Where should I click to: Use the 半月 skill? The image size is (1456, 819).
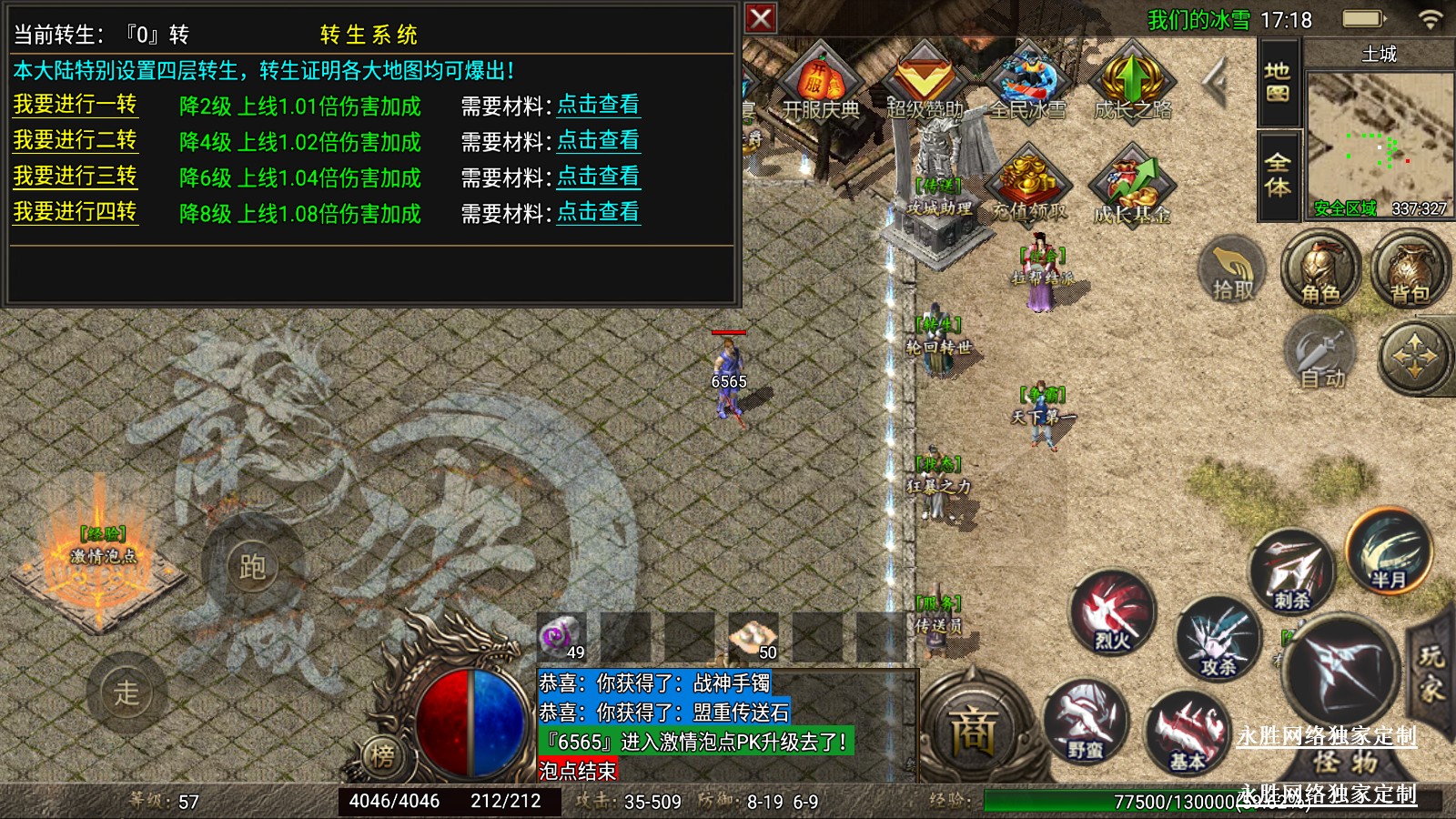coord(1388,551)
